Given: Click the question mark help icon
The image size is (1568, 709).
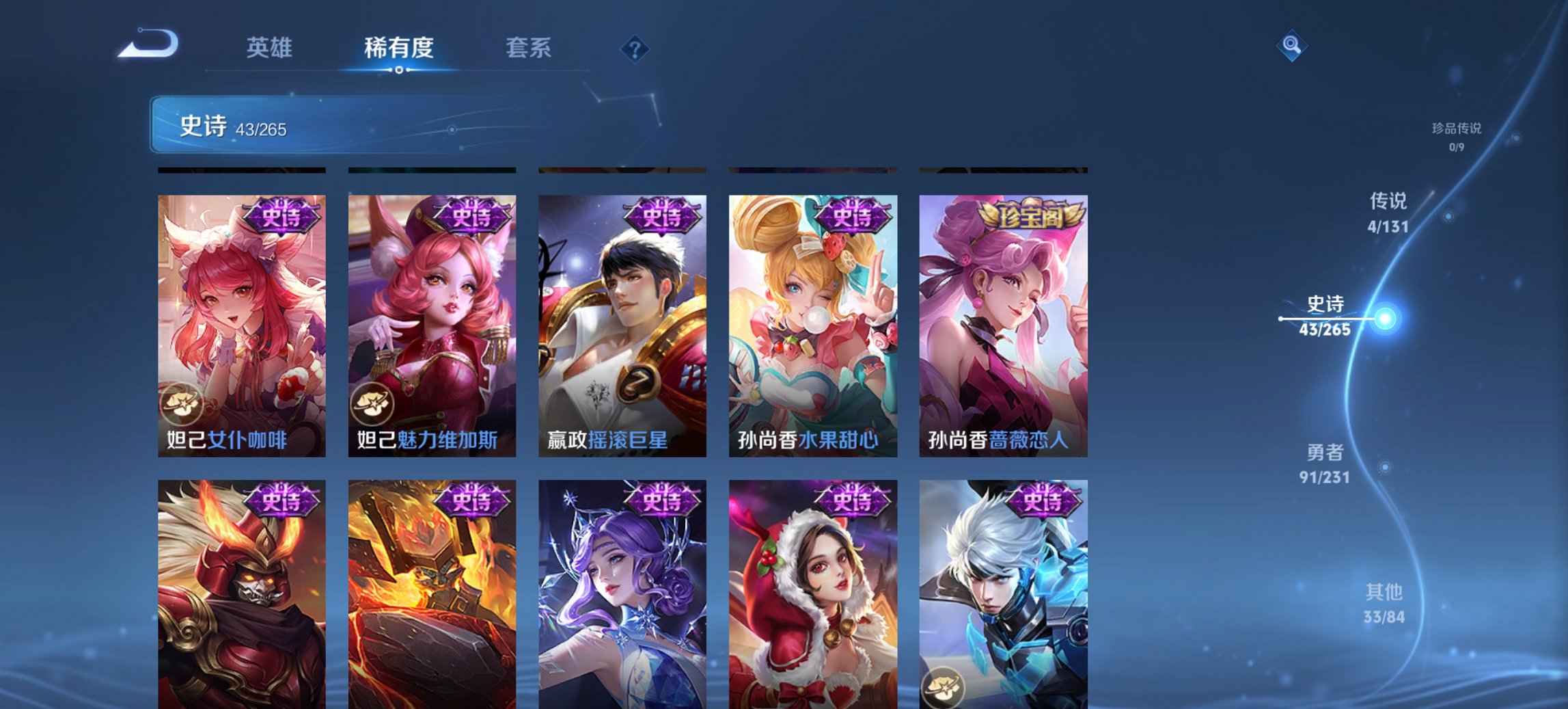Looking at the screenshot, I should click(x=636, y=48).
